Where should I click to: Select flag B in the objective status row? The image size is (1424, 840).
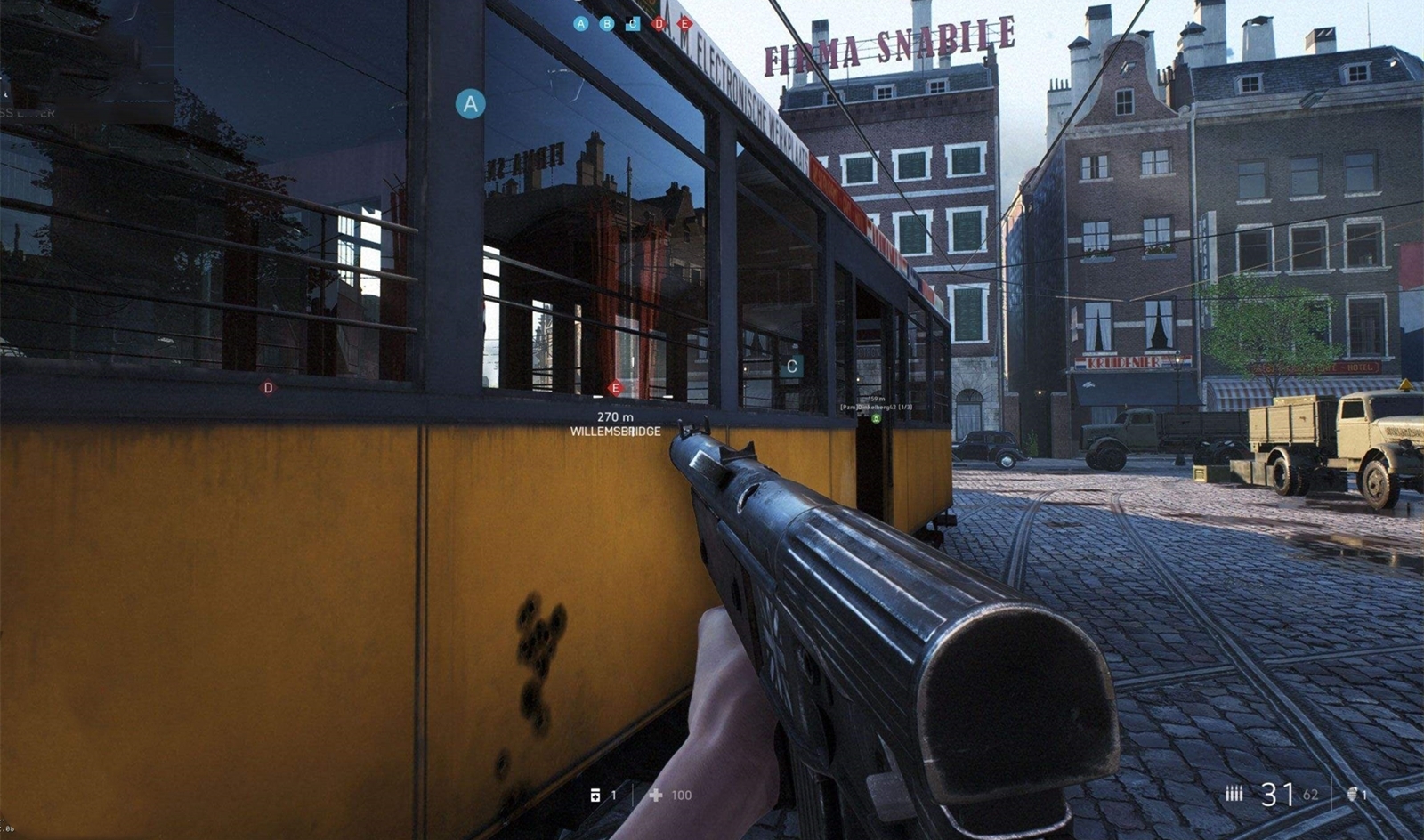click(607, 24)
